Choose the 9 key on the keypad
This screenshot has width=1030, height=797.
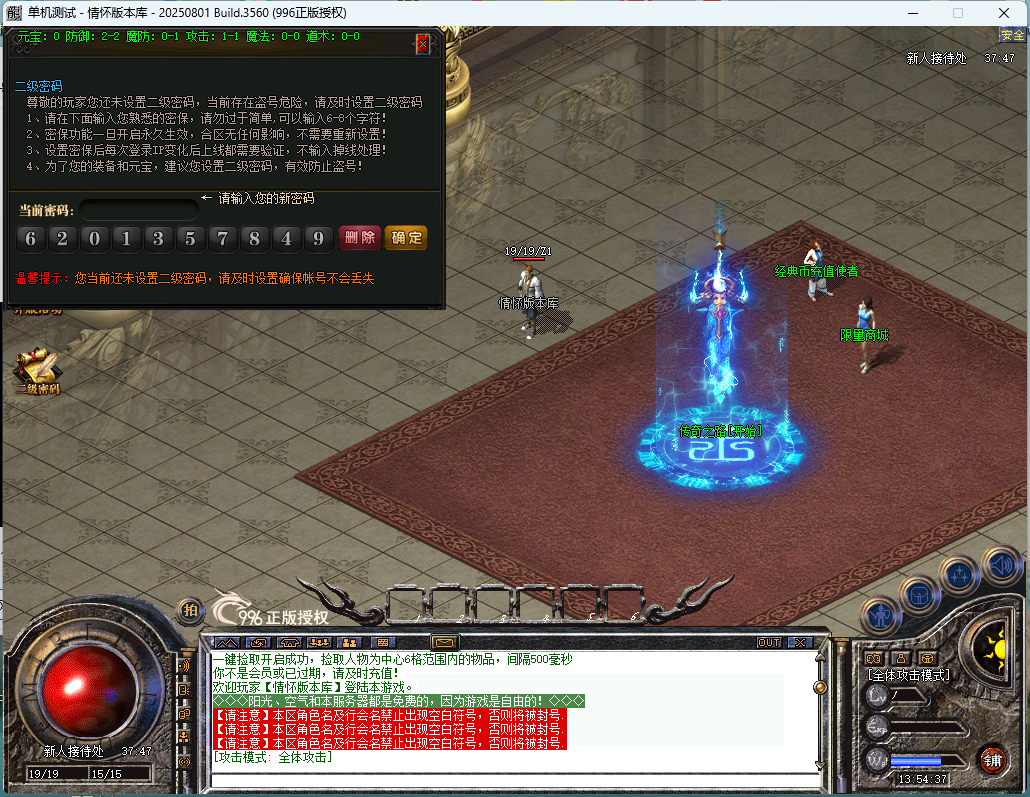point(318,238)
